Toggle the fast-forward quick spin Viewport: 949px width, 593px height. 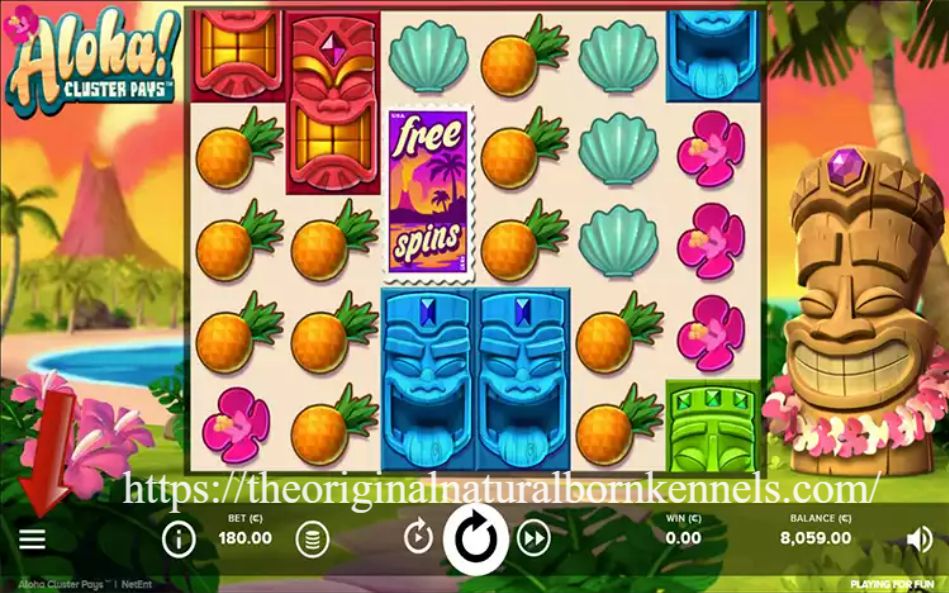tap(534, 539)
